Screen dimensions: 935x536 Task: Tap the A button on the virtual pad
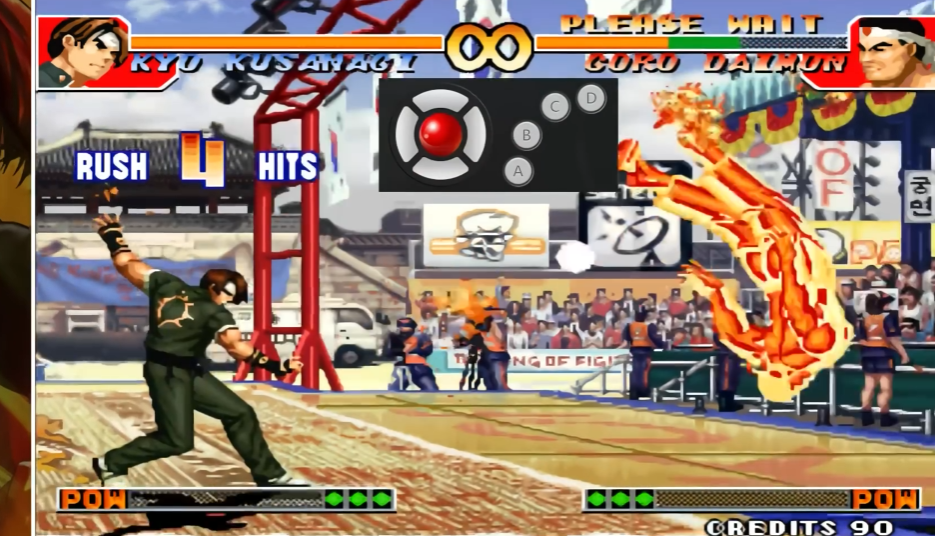click(x=518, y=171)
